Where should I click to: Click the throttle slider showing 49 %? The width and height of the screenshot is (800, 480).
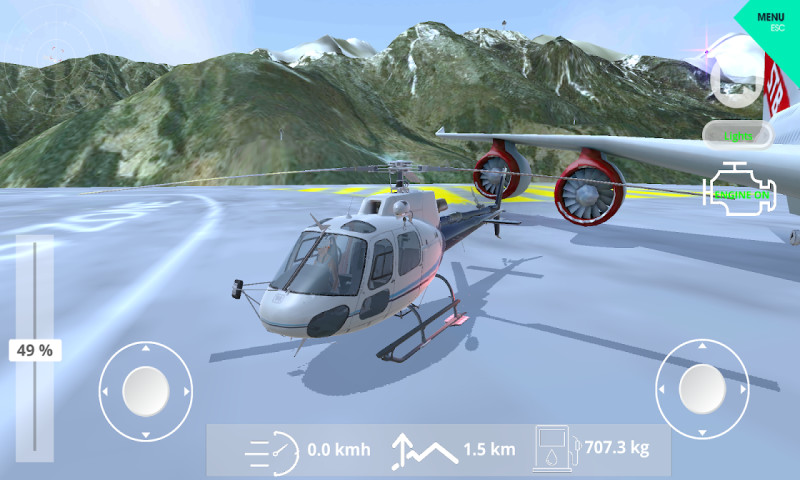[x=35, y=350]
